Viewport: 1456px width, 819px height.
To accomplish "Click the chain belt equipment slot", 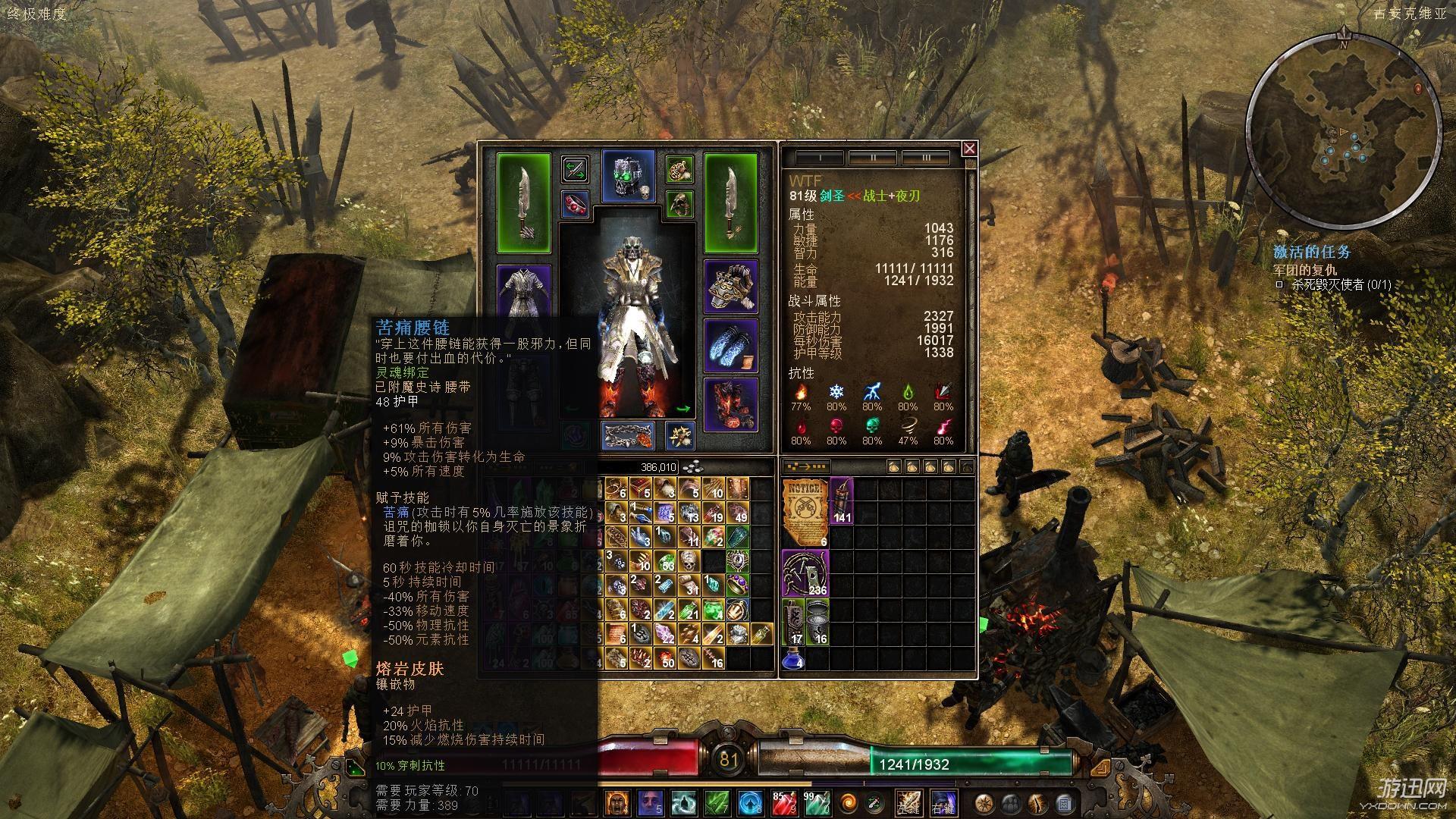I will pos(628,436).
